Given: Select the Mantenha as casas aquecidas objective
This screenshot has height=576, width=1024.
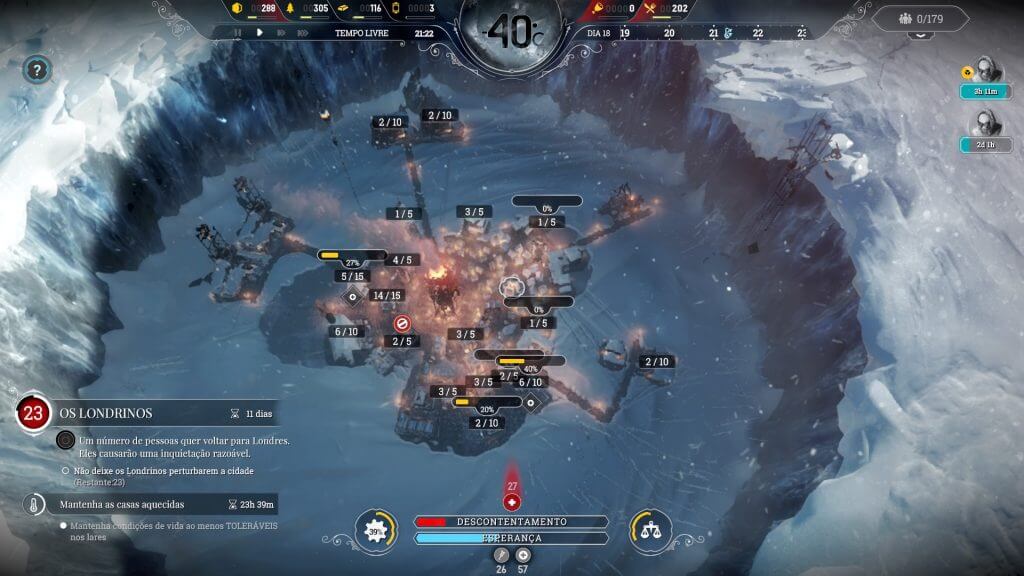Looking at the screenshot, I should (150, 504).
